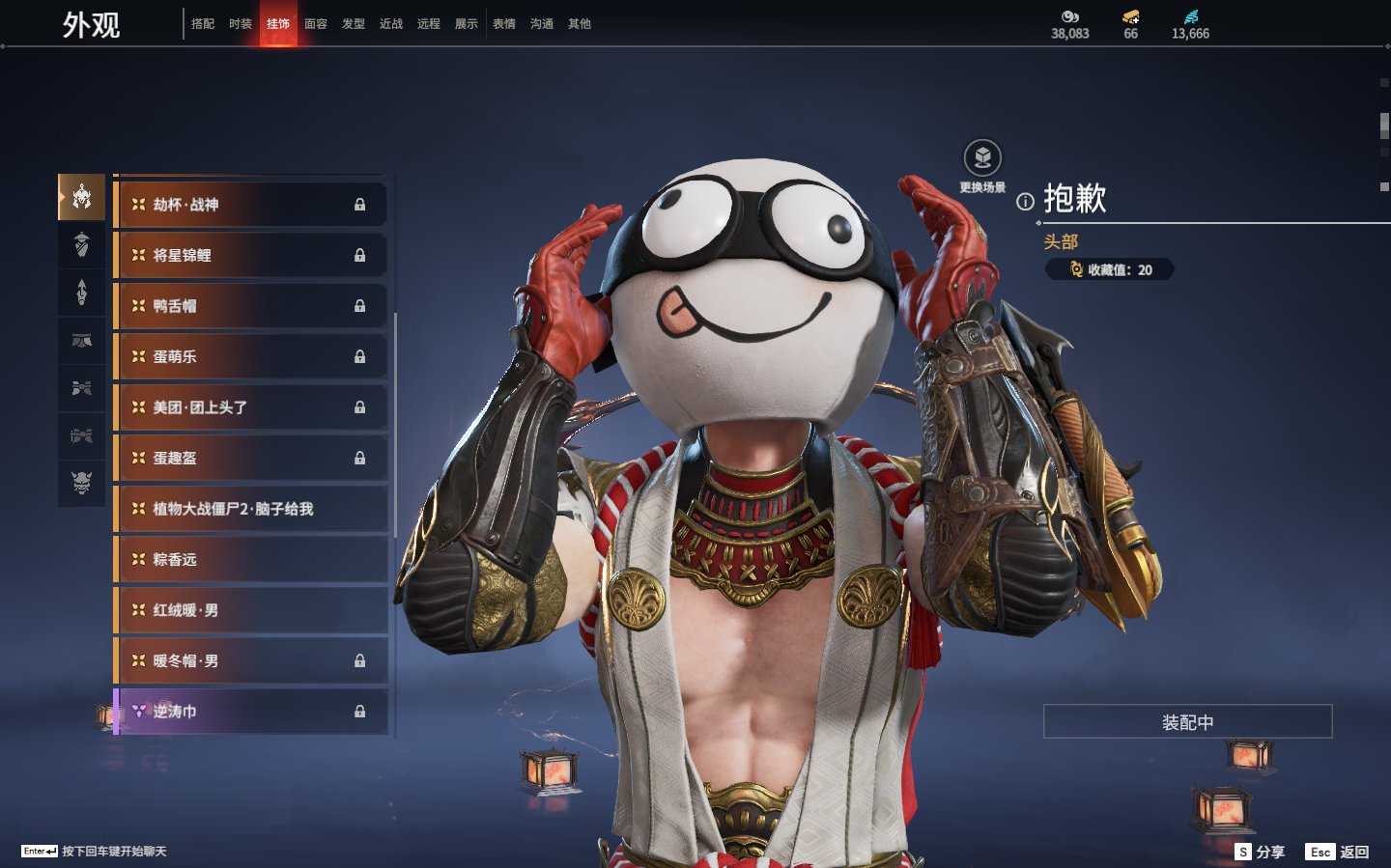Select the 红绒暖·男 hat
Screen dimensions: 1391x868
click(x=251, y=610)
